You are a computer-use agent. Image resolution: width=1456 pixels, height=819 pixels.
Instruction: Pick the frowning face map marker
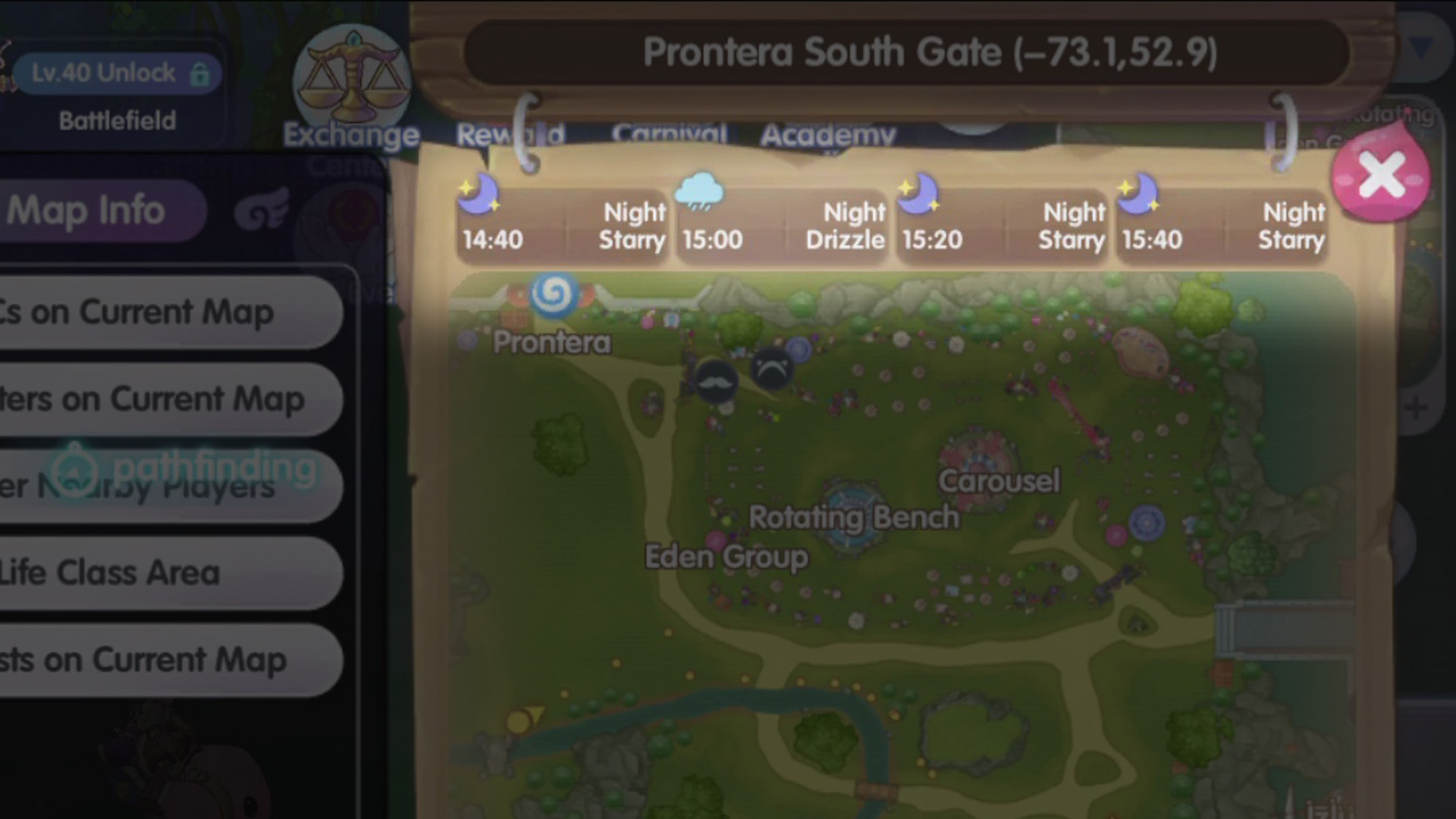[772, 369]
